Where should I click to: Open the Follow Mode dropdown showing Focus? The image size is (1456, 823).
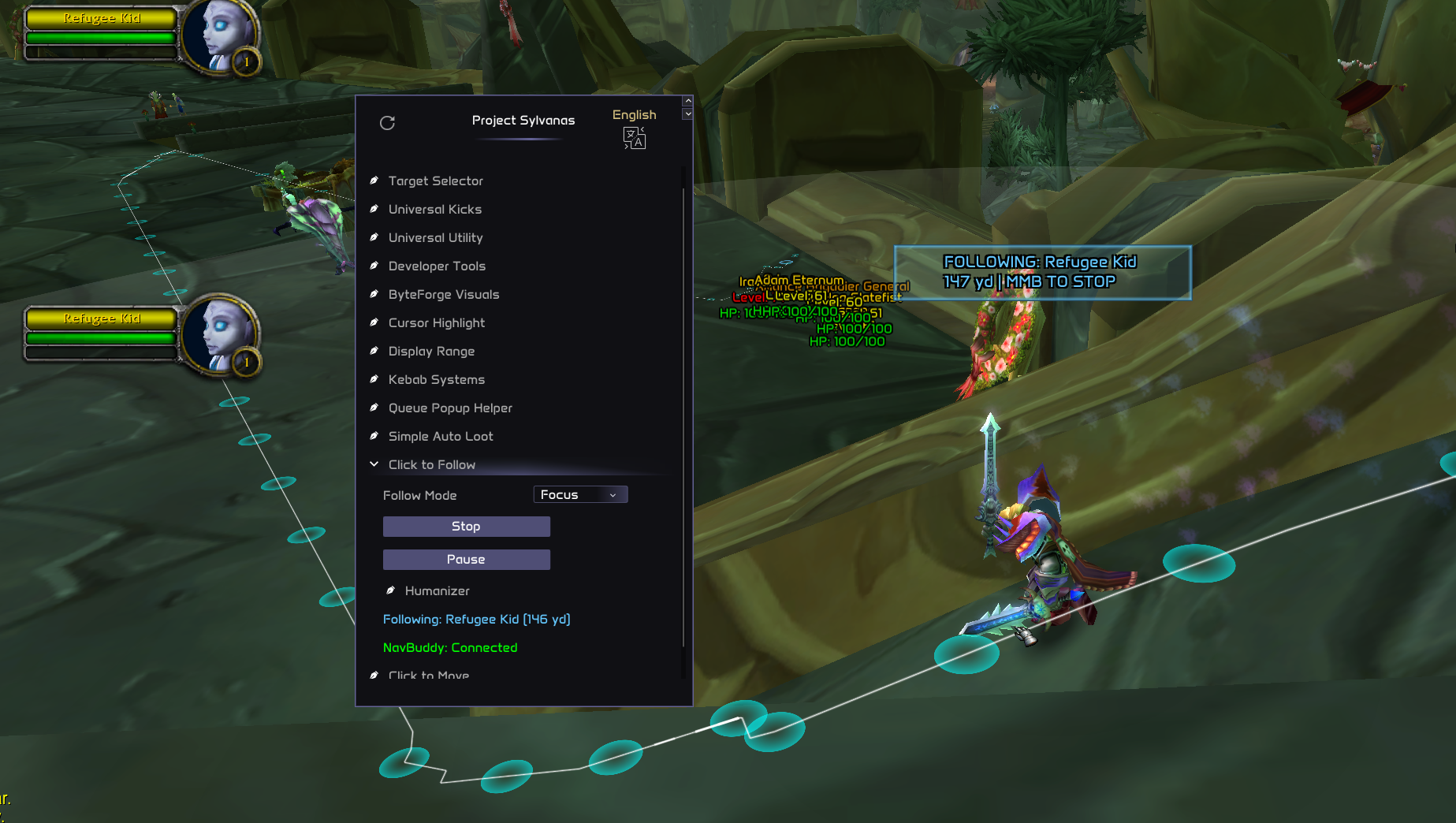pos(580,494)
